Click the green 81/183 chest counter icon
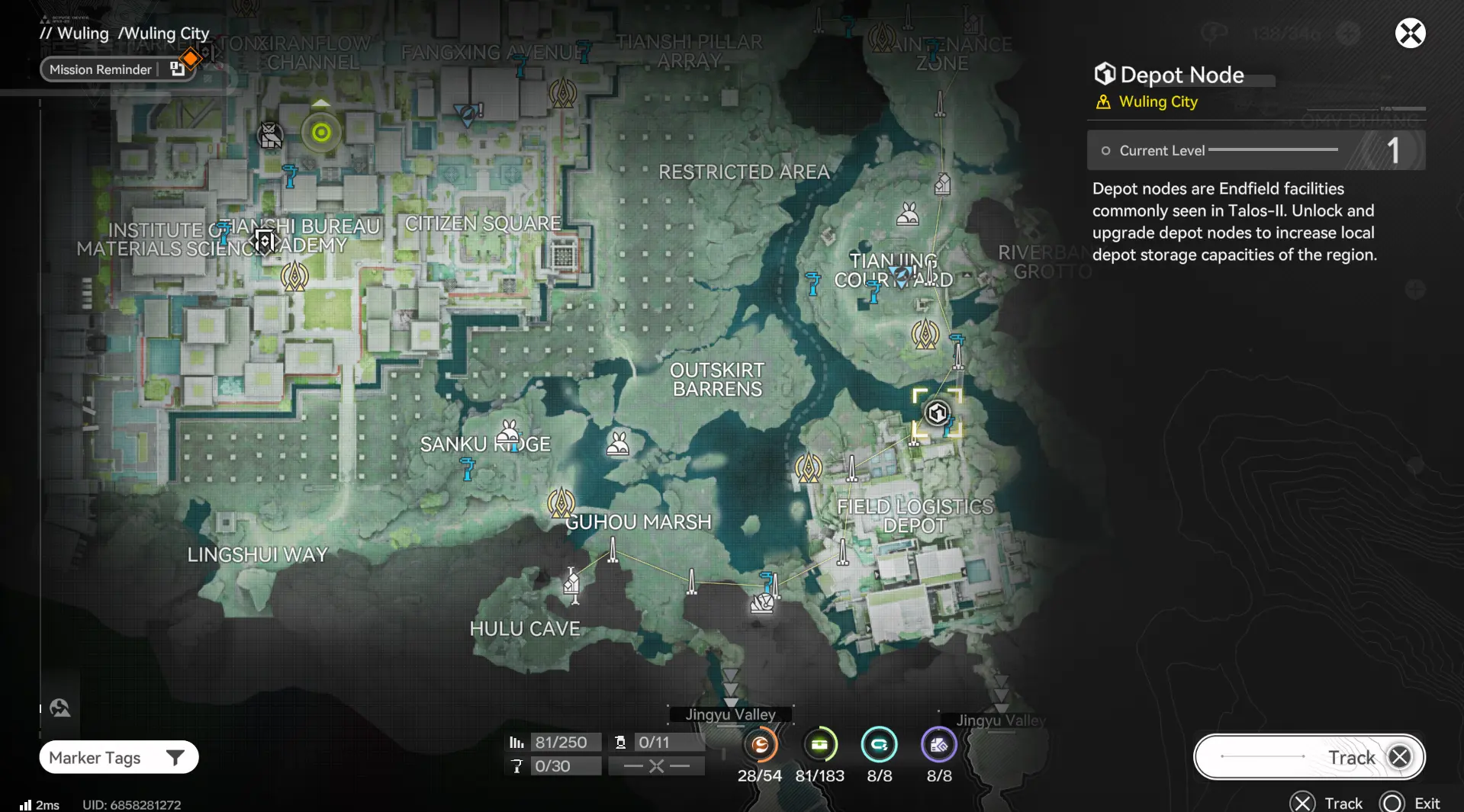 [819, 745]
